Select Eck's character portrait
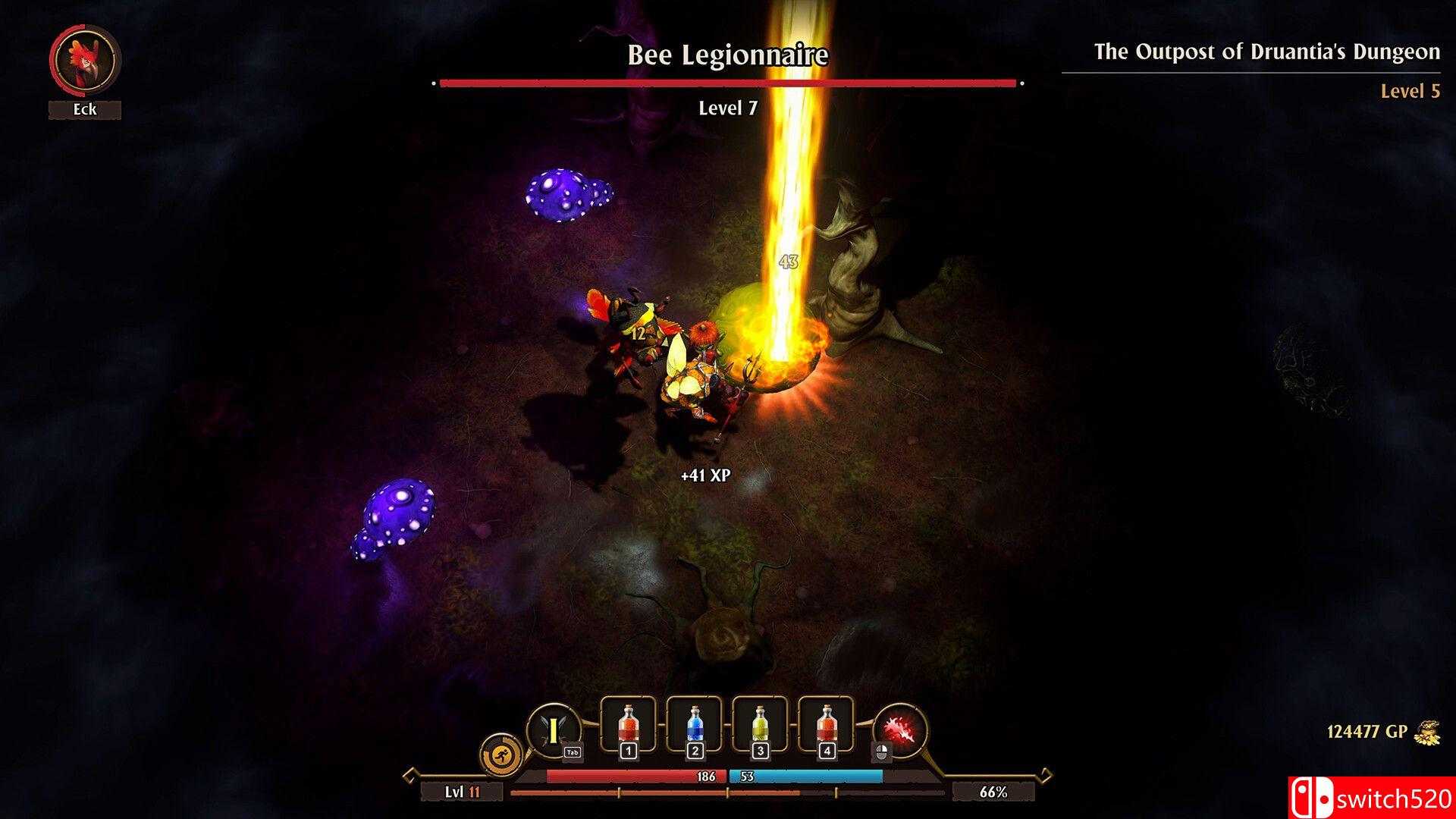This screenshot has height=819, width=1456. pyautogui.click(x=84, y=61)
